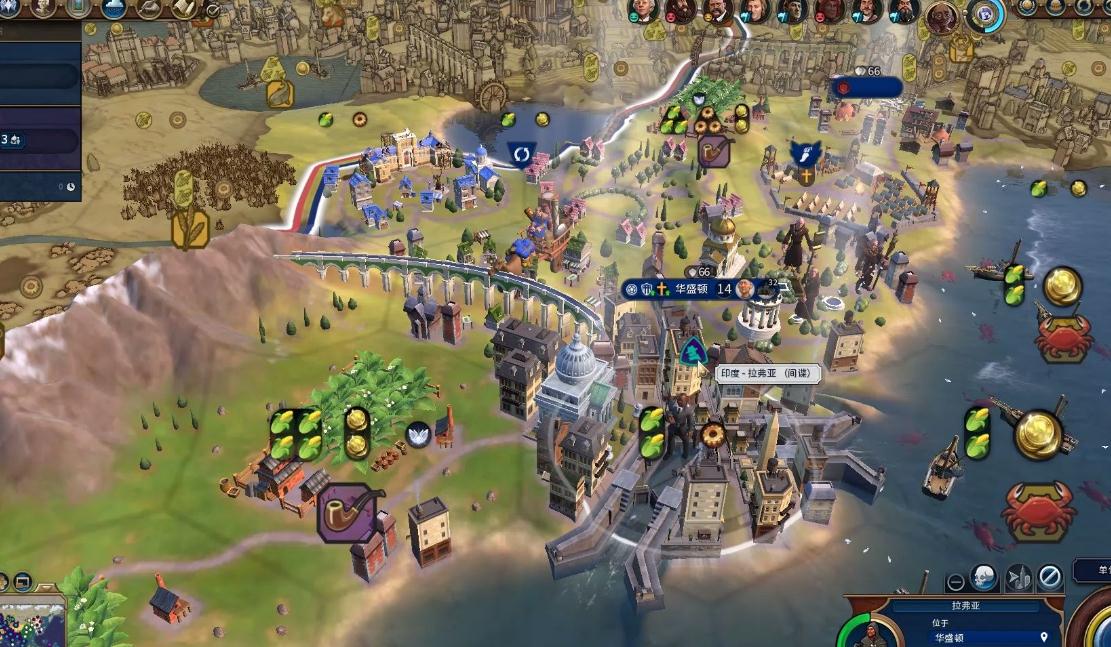Collapse unit actions with the minus button
Image resolution: width=1111 pixels, height=647 pixels.
[x=956, y=579]
